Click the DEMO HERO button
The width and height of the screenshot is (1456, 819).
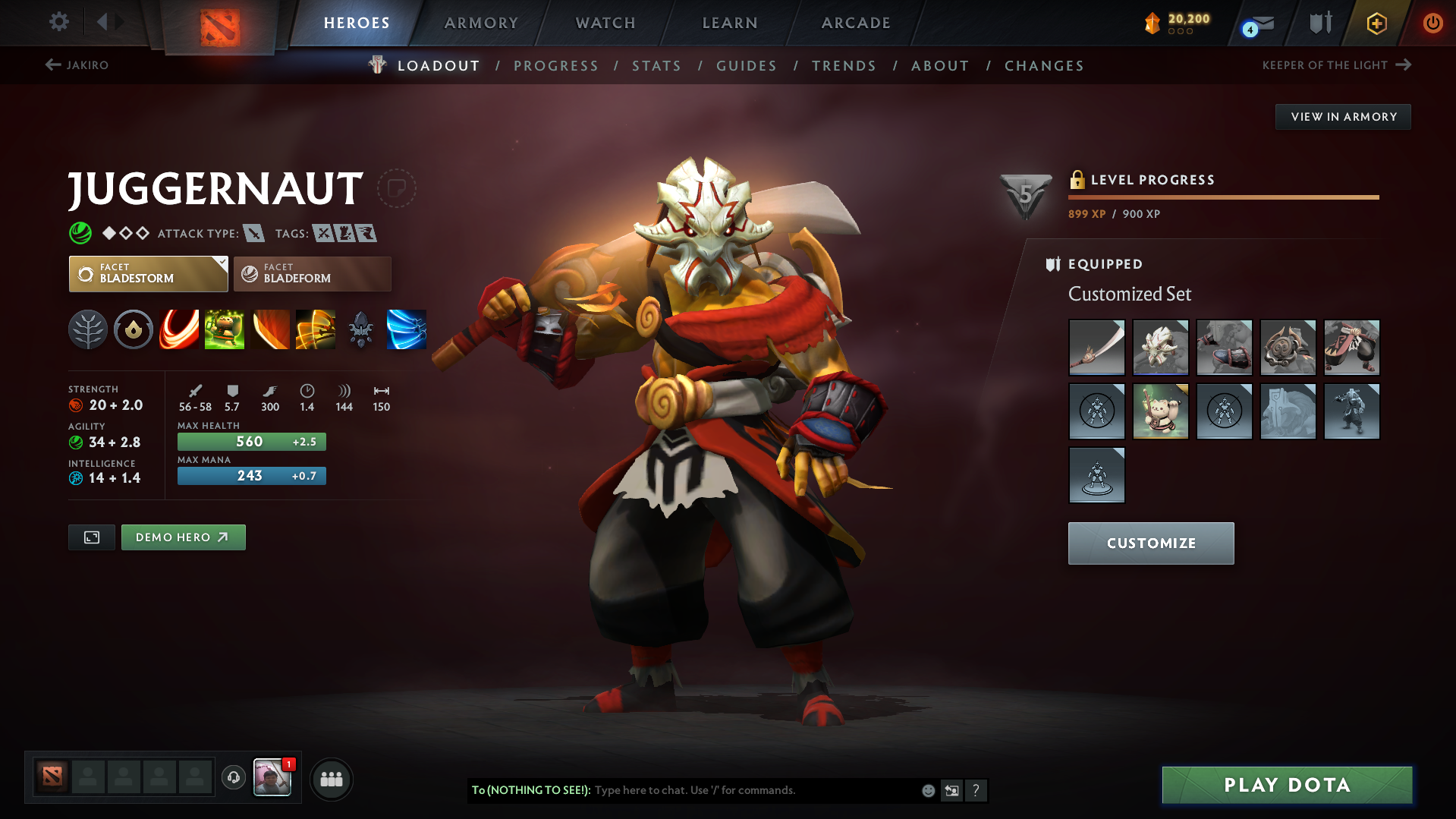183,537
